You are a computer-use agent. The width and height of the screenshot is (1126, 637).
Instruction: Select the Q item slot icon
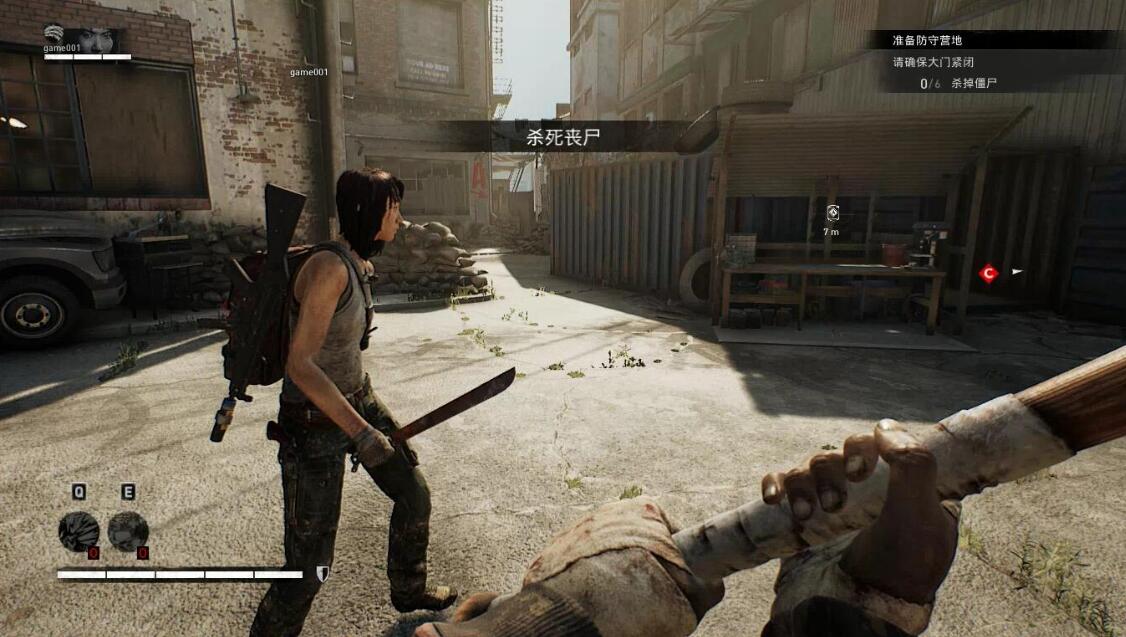(x=78, y=531)
